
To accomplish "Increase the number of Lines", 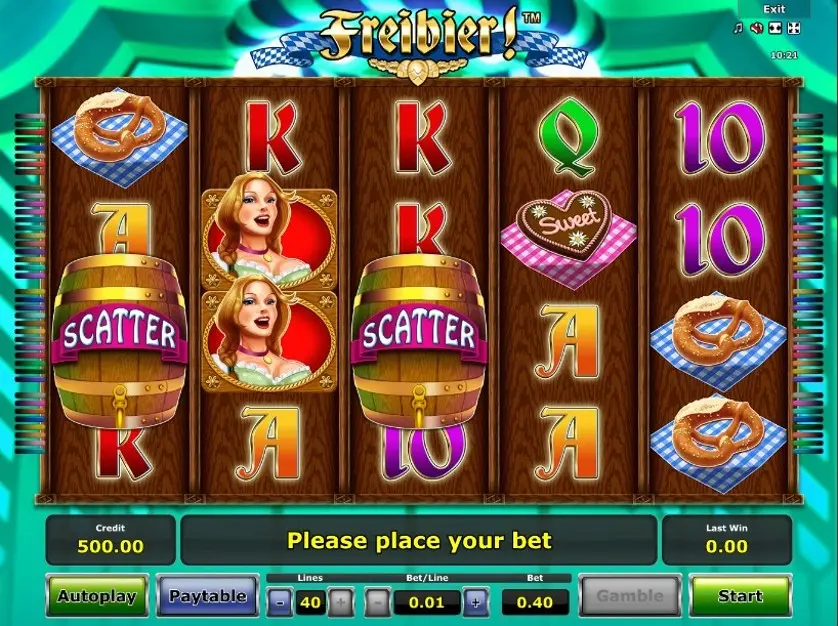I will (340, 602).
